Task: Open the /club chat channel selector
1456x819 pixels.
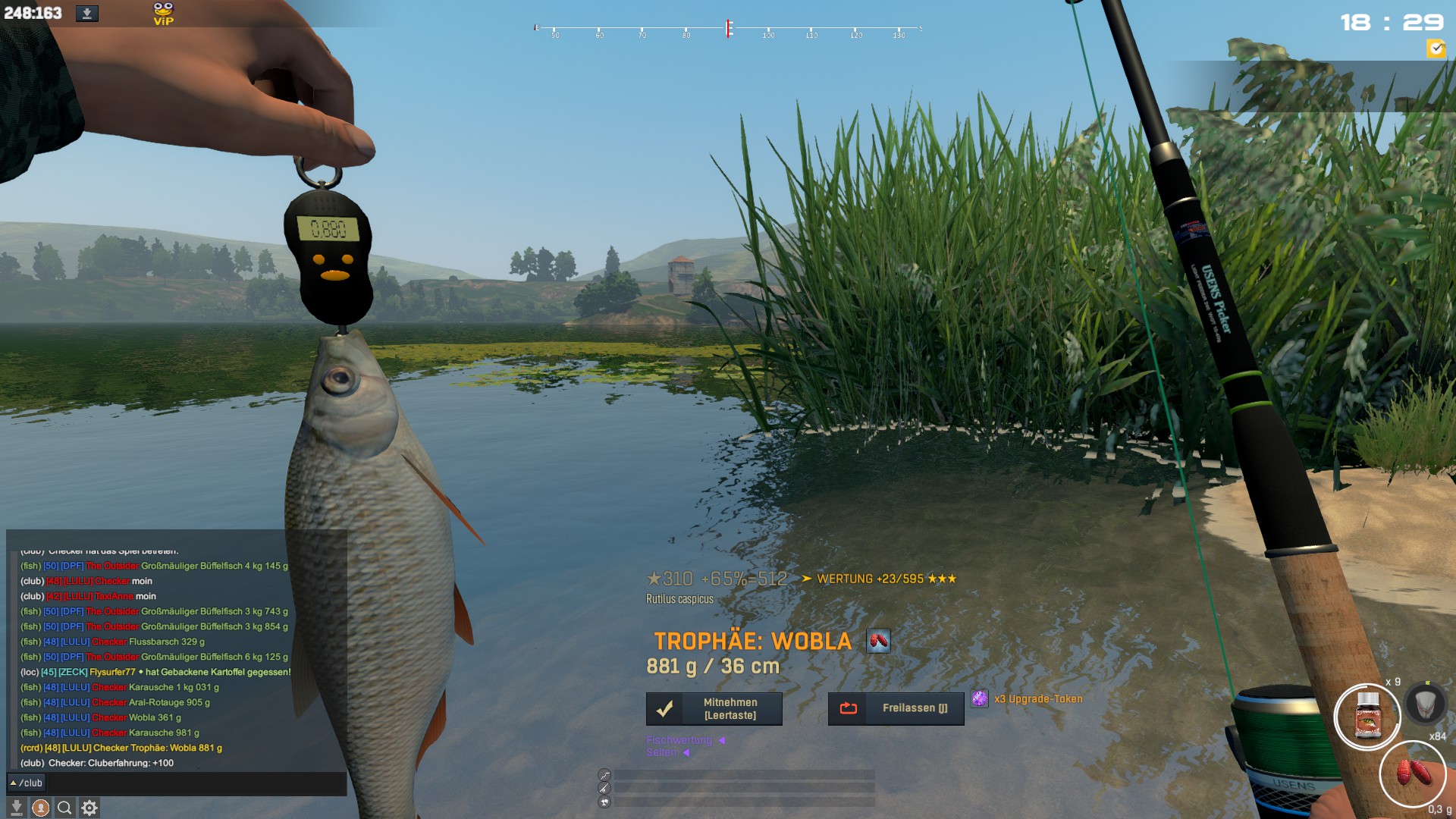Action: (27, 783)
